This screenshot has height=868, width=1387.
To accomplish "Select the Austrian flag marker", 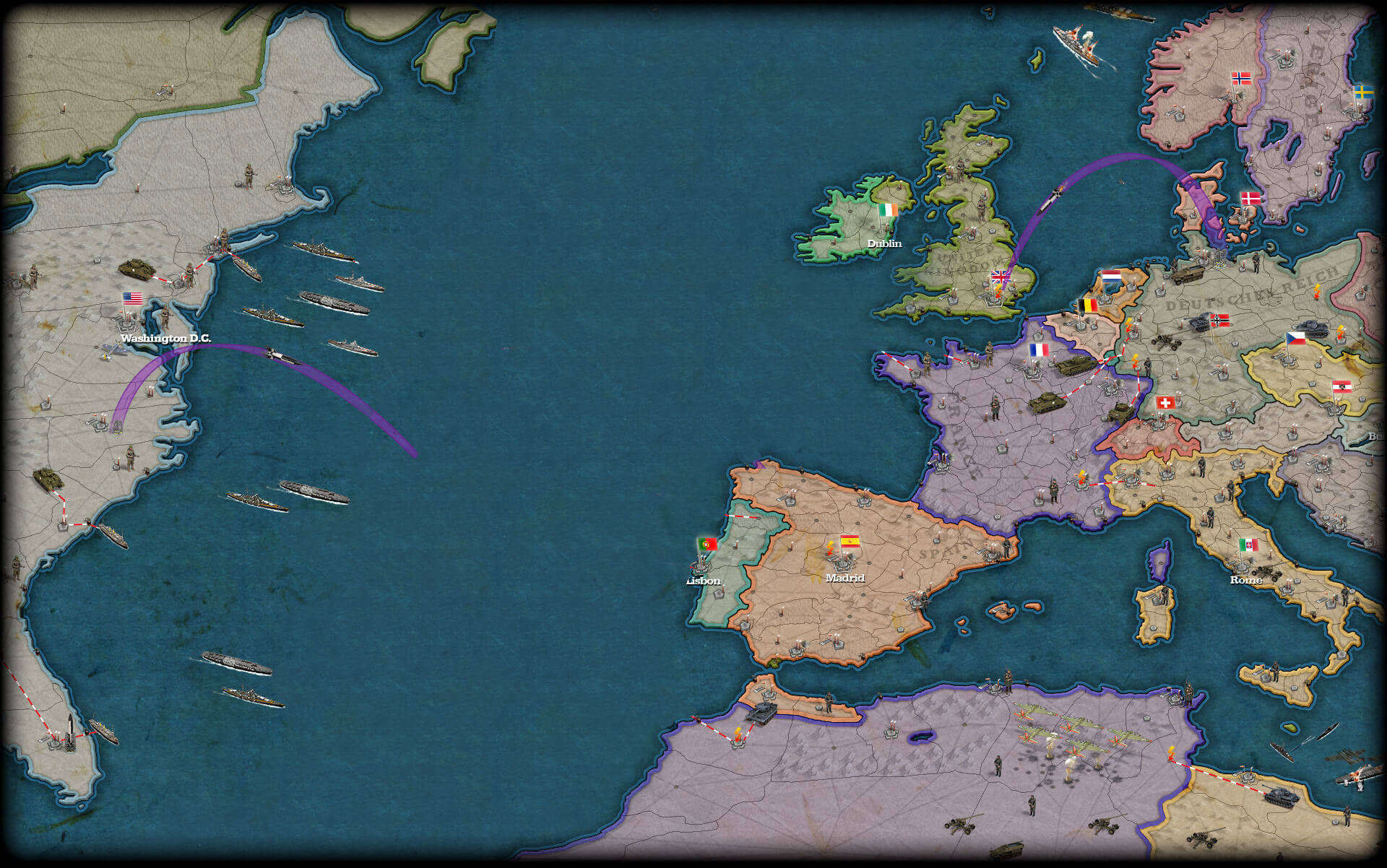I will (x=1341, y=386).
